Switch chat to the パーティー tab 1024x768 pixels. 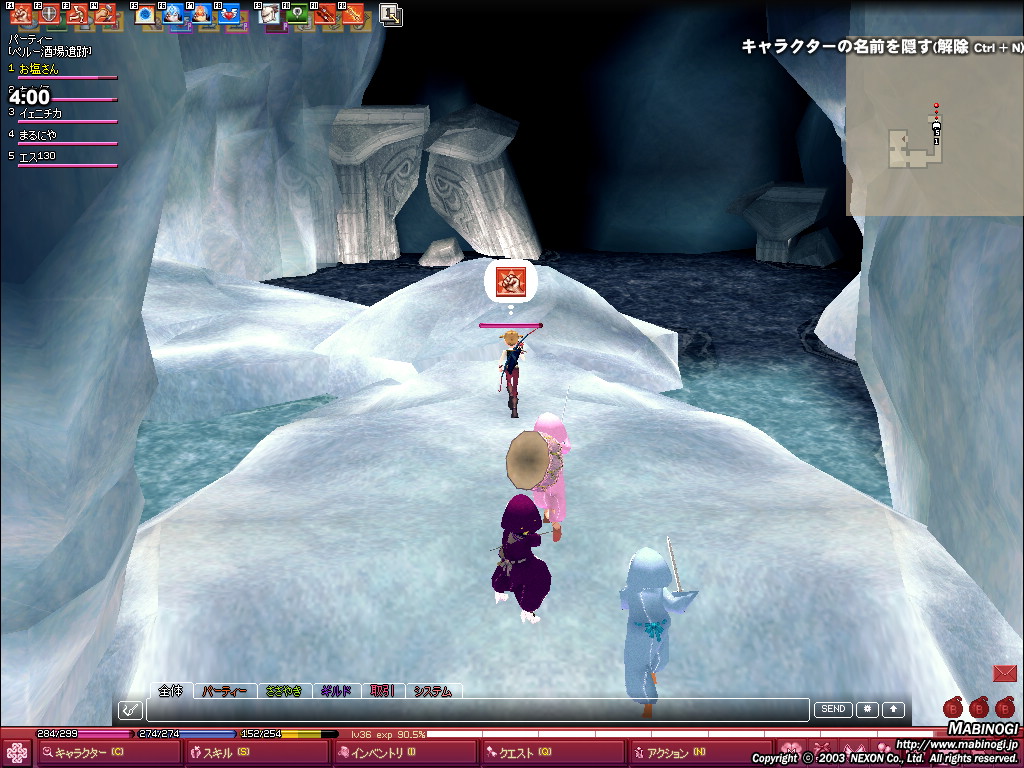[224, 691]
